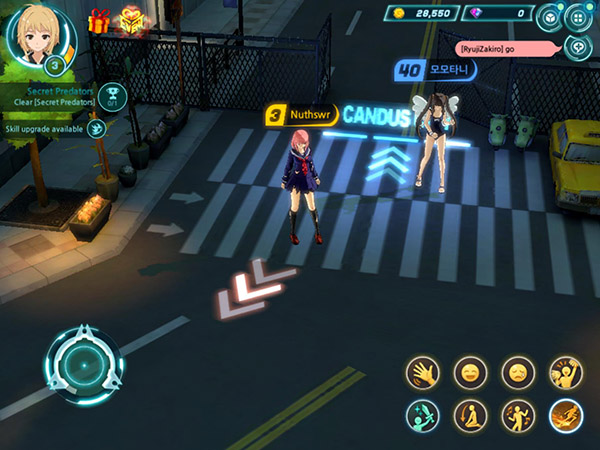This screenshot has width=600, height=450.
Task: Click the virtual joystick control
Action: (x=82, y=365)
